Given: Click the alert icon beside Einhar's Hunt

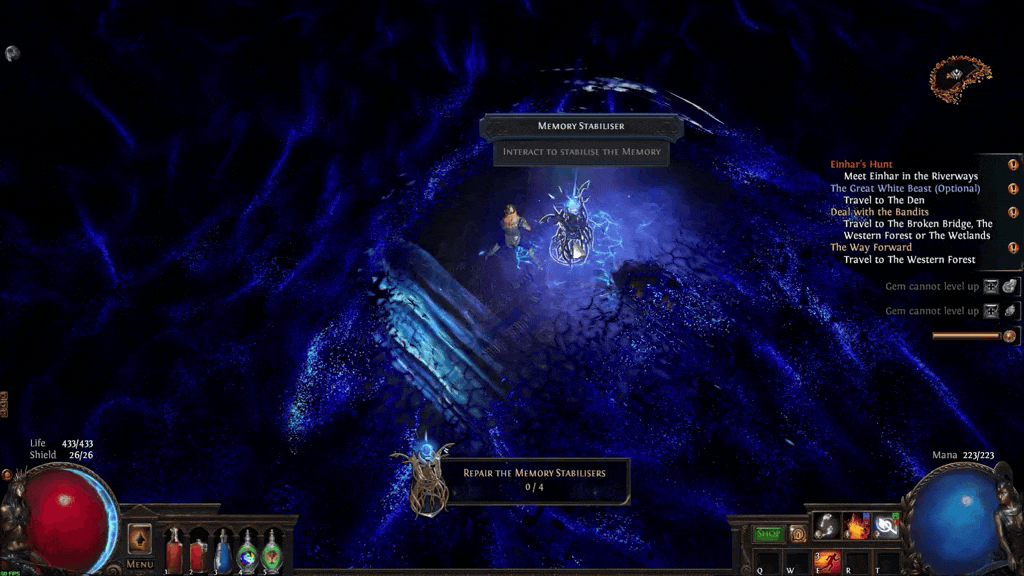Looking at the screenshot, I should coord(1012,164).
